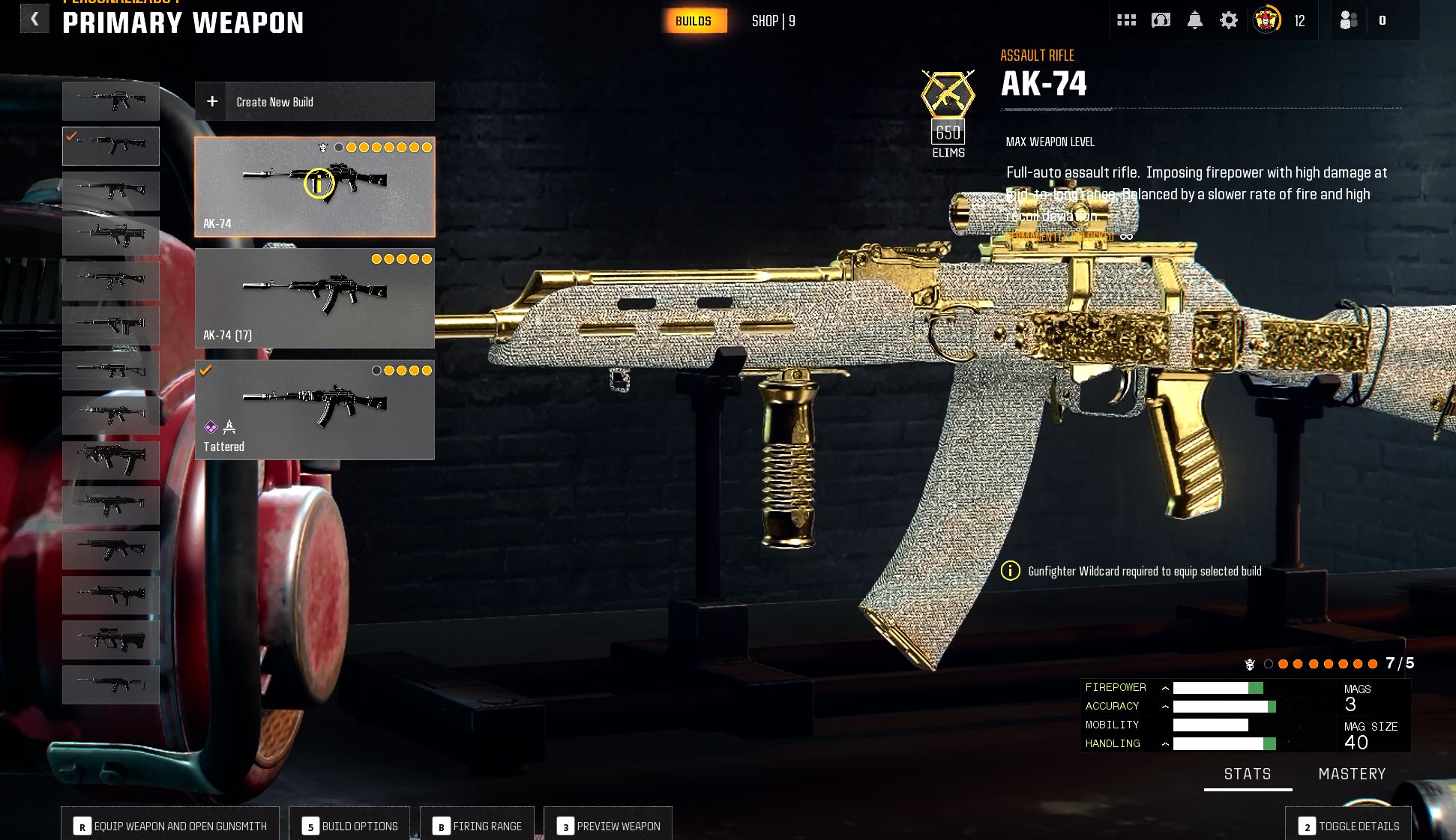This screenshot has width=1456, height=840.
Task: Choose the AK-74 (17) build
Action: coord(315,298)
